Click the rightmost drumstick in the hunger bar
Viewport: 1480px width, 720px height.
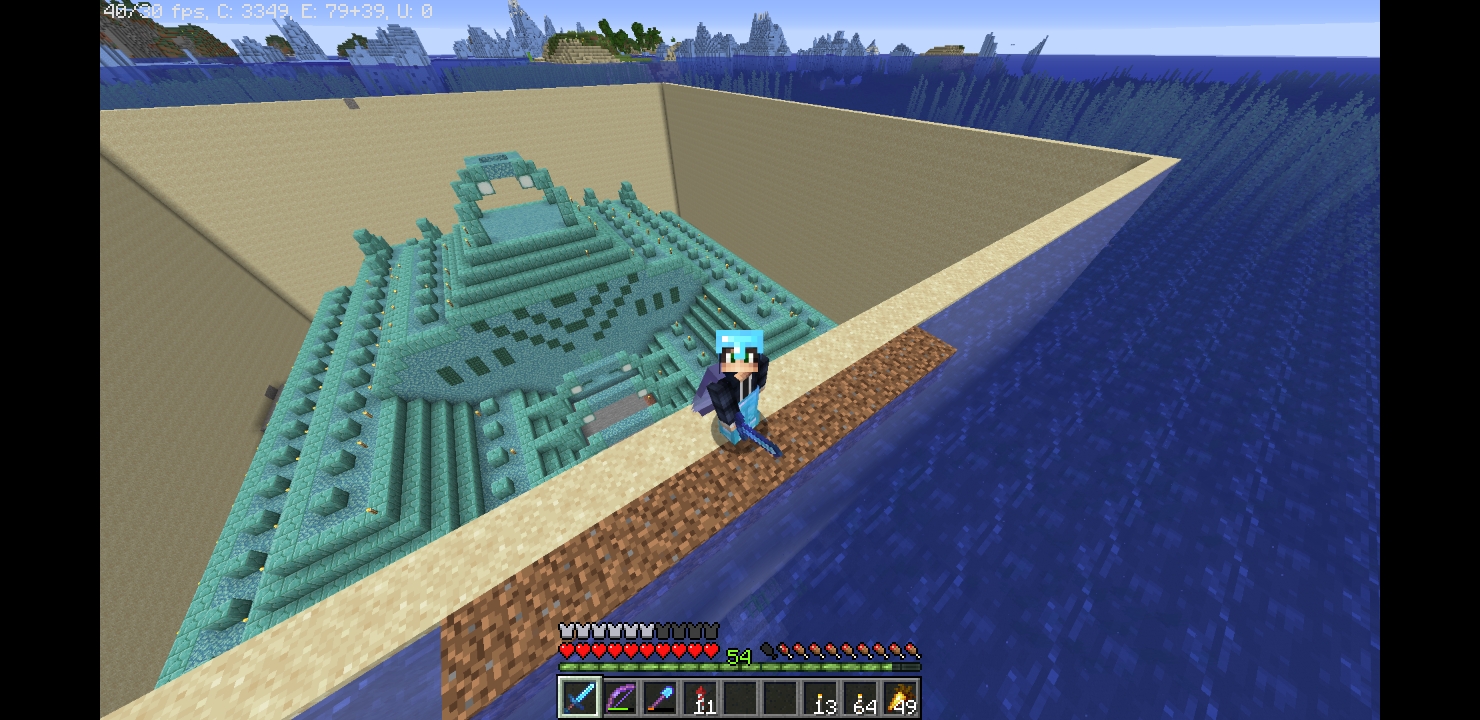(913, 648)
